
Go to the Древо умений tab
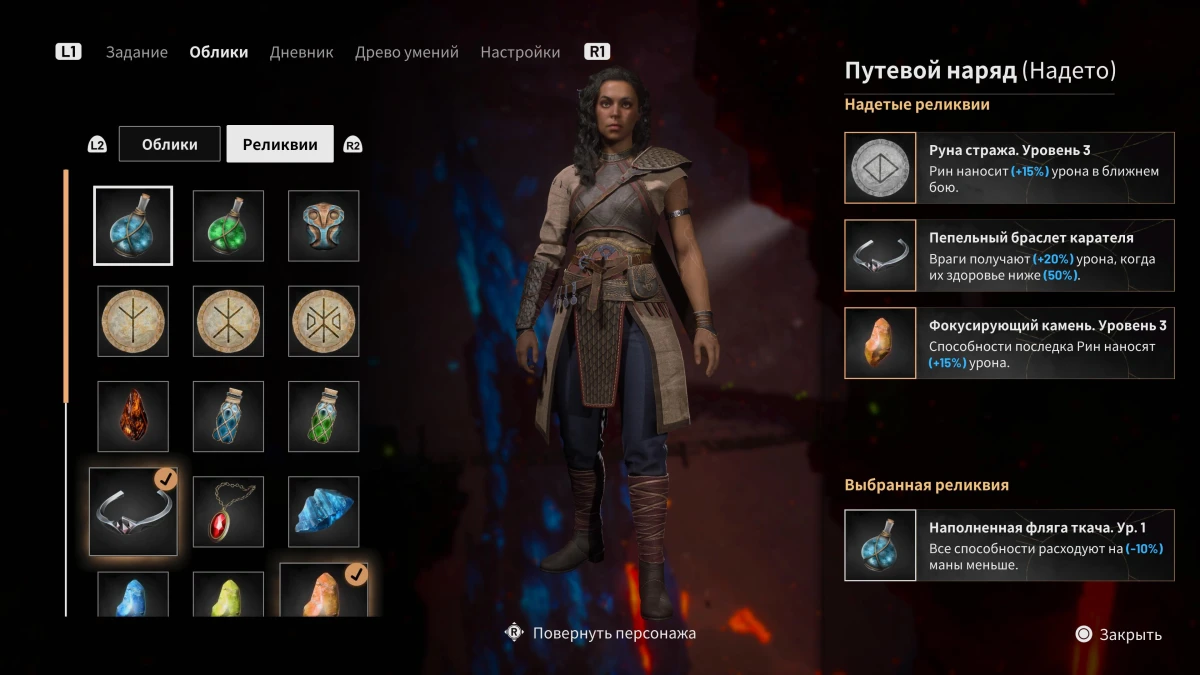point(406,52)
